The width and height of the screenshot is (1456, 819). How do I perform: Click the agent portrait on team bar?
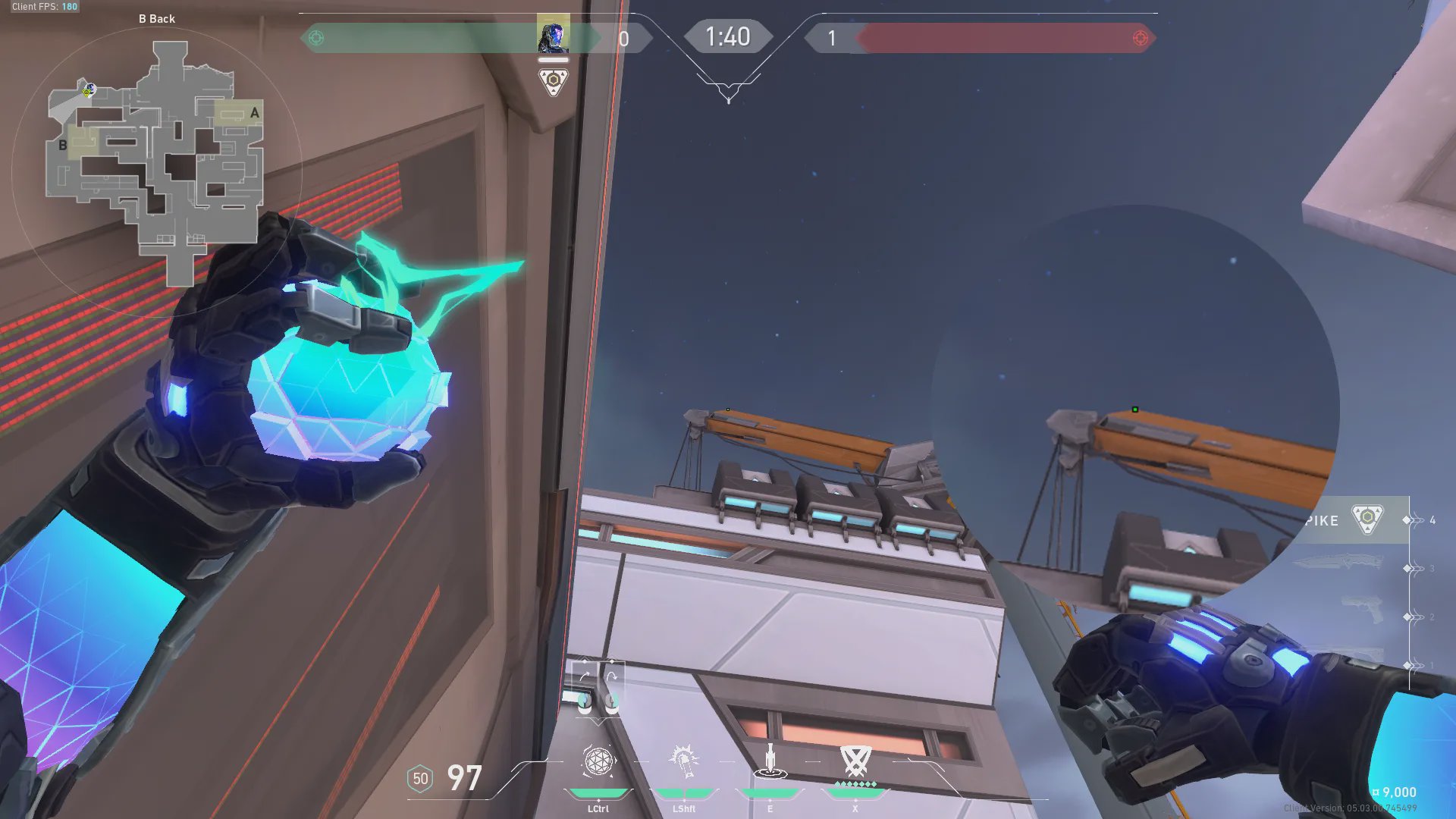click(x=553, y=36)
